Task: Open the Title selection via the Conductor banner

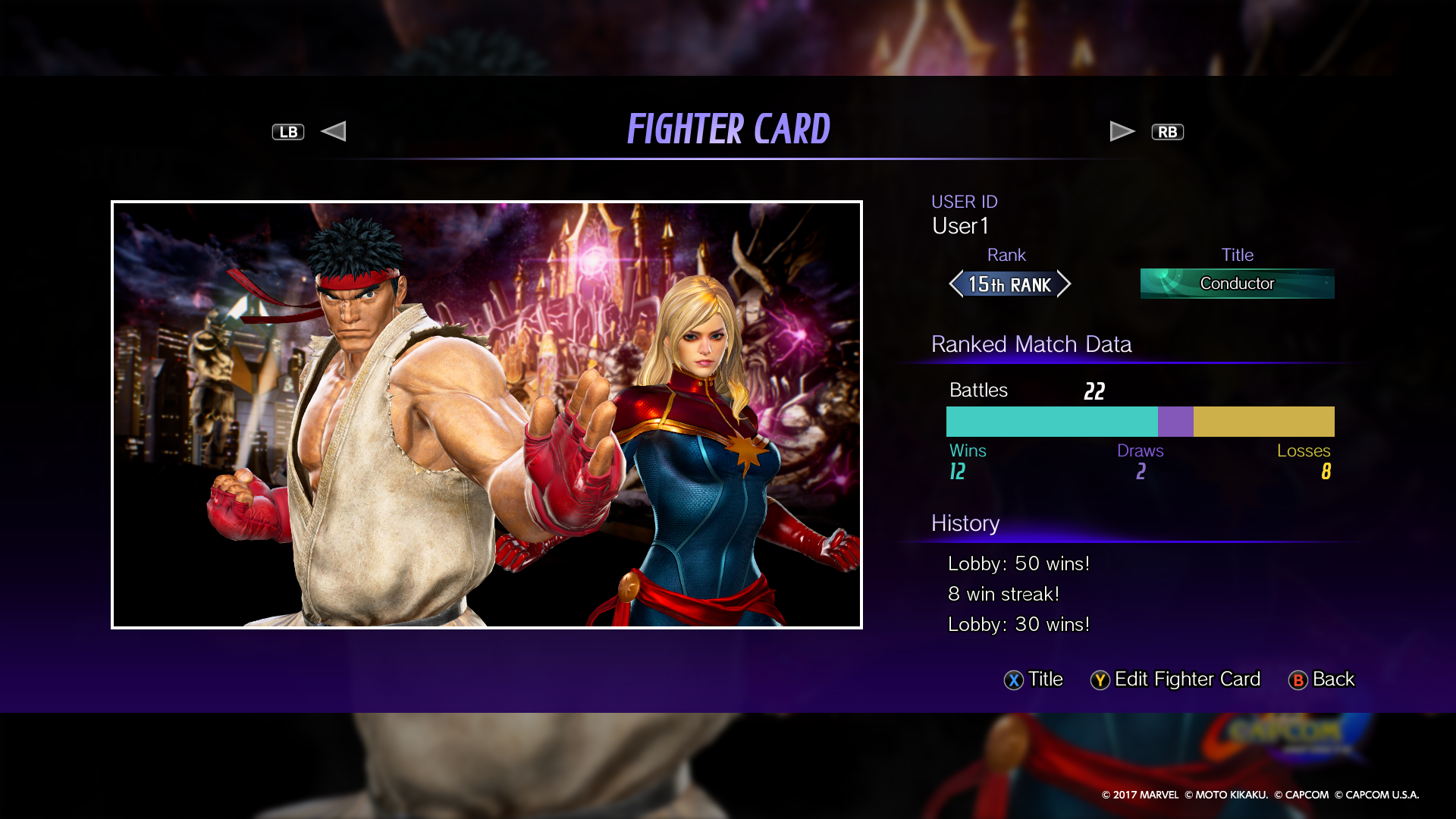Action: tap(1237, 284)
